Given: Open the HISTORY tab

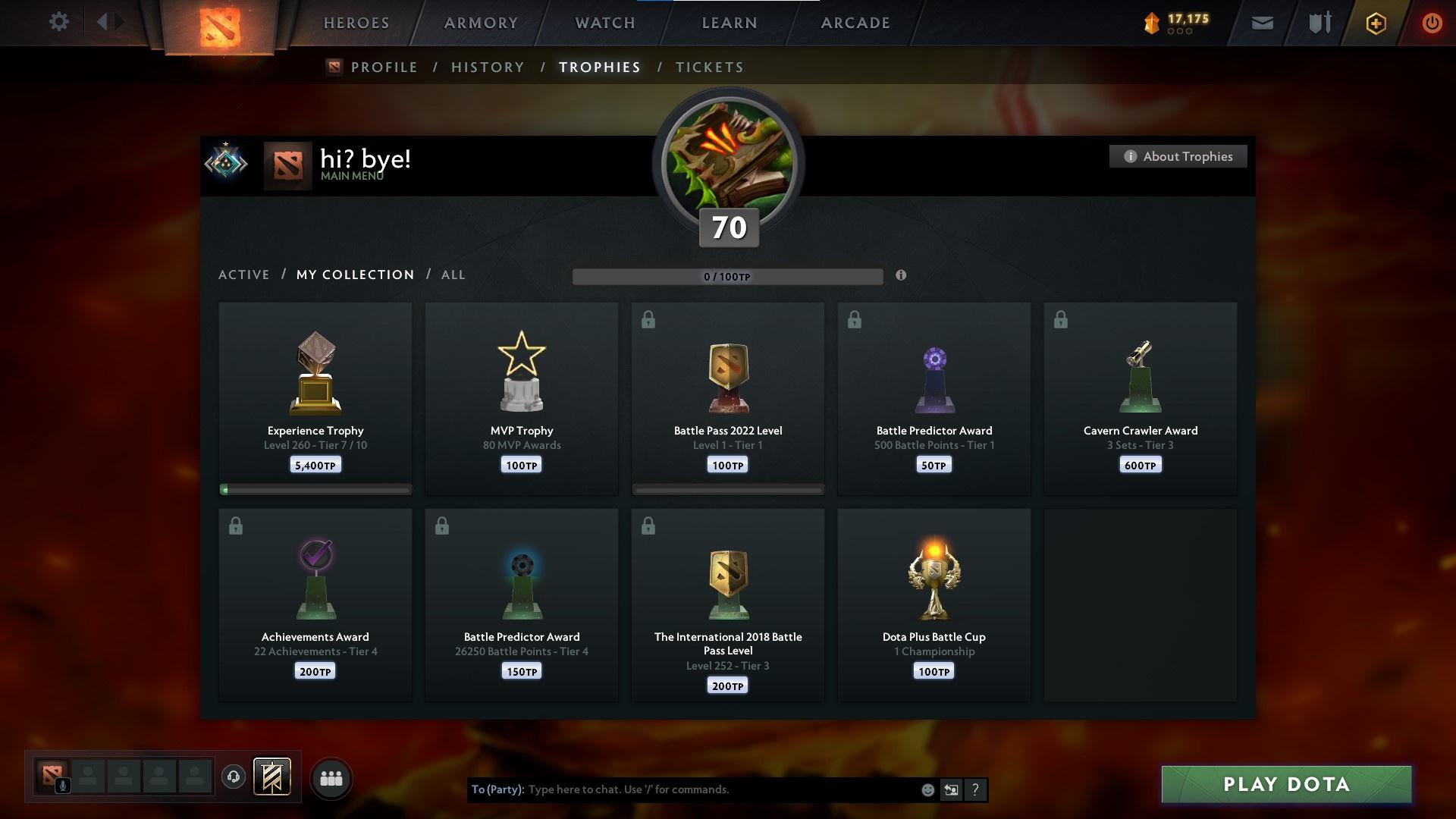Looking at the screenshot, I should tap(487, 67).
